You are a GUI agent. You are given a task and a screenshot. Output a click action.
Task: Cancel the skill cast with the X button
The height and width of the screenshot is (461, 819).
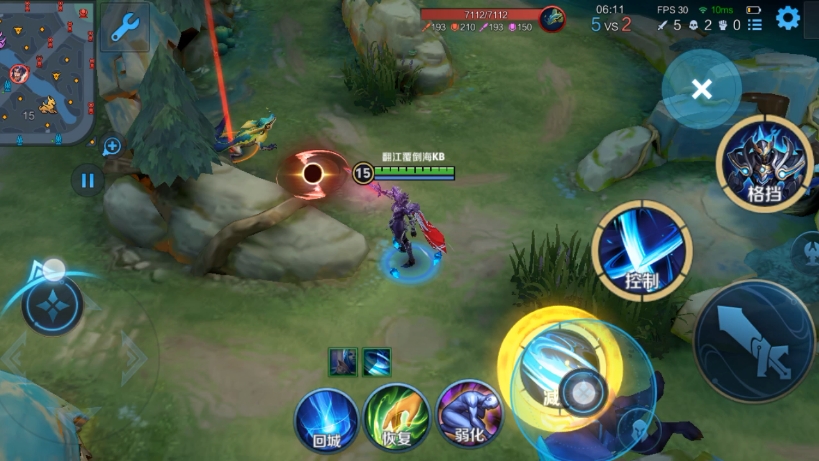click(x=702, y=90)
